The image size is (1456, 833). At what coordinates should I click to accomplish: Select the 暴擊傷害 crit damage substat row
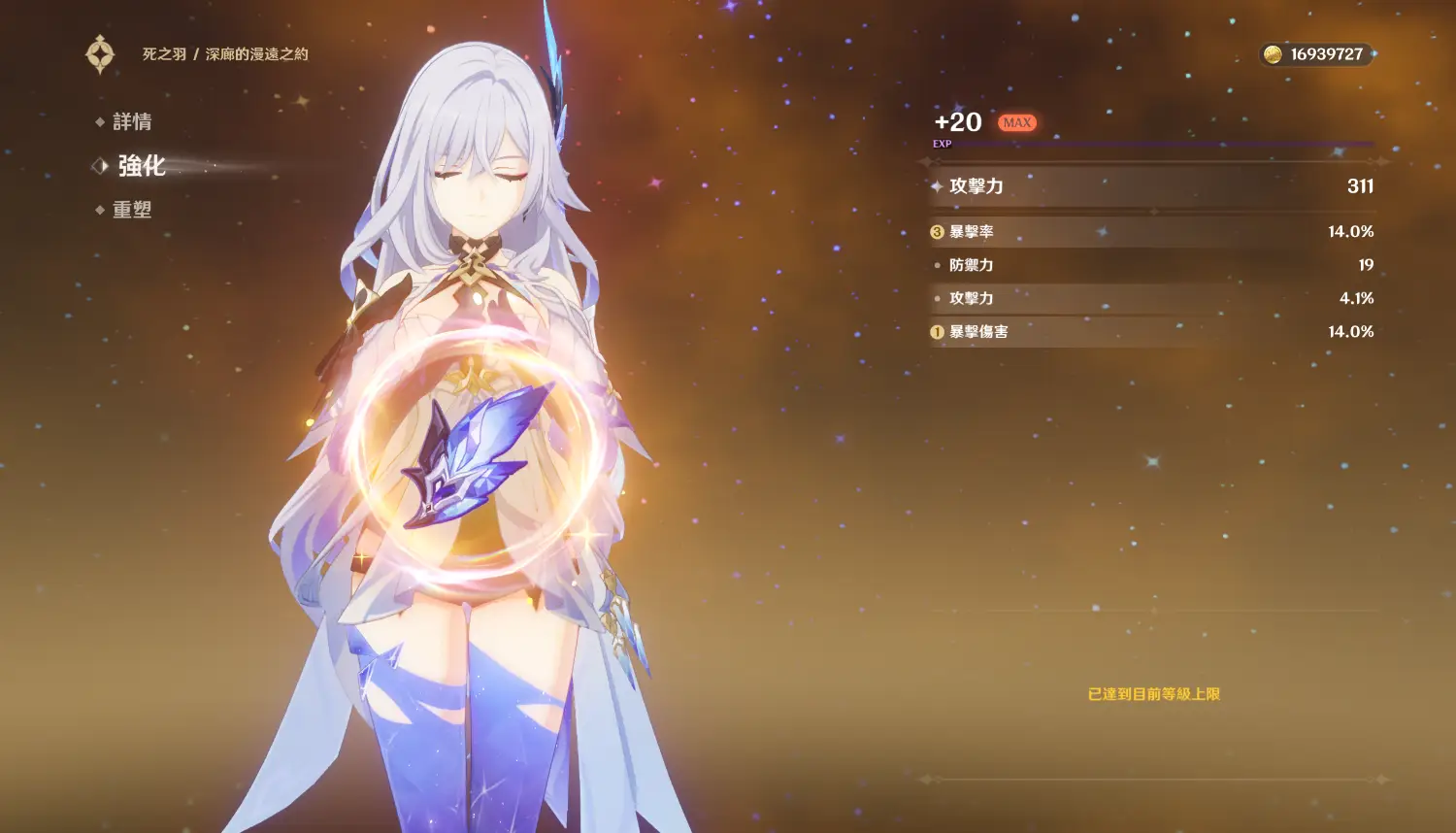click(x=1151, y=332)
